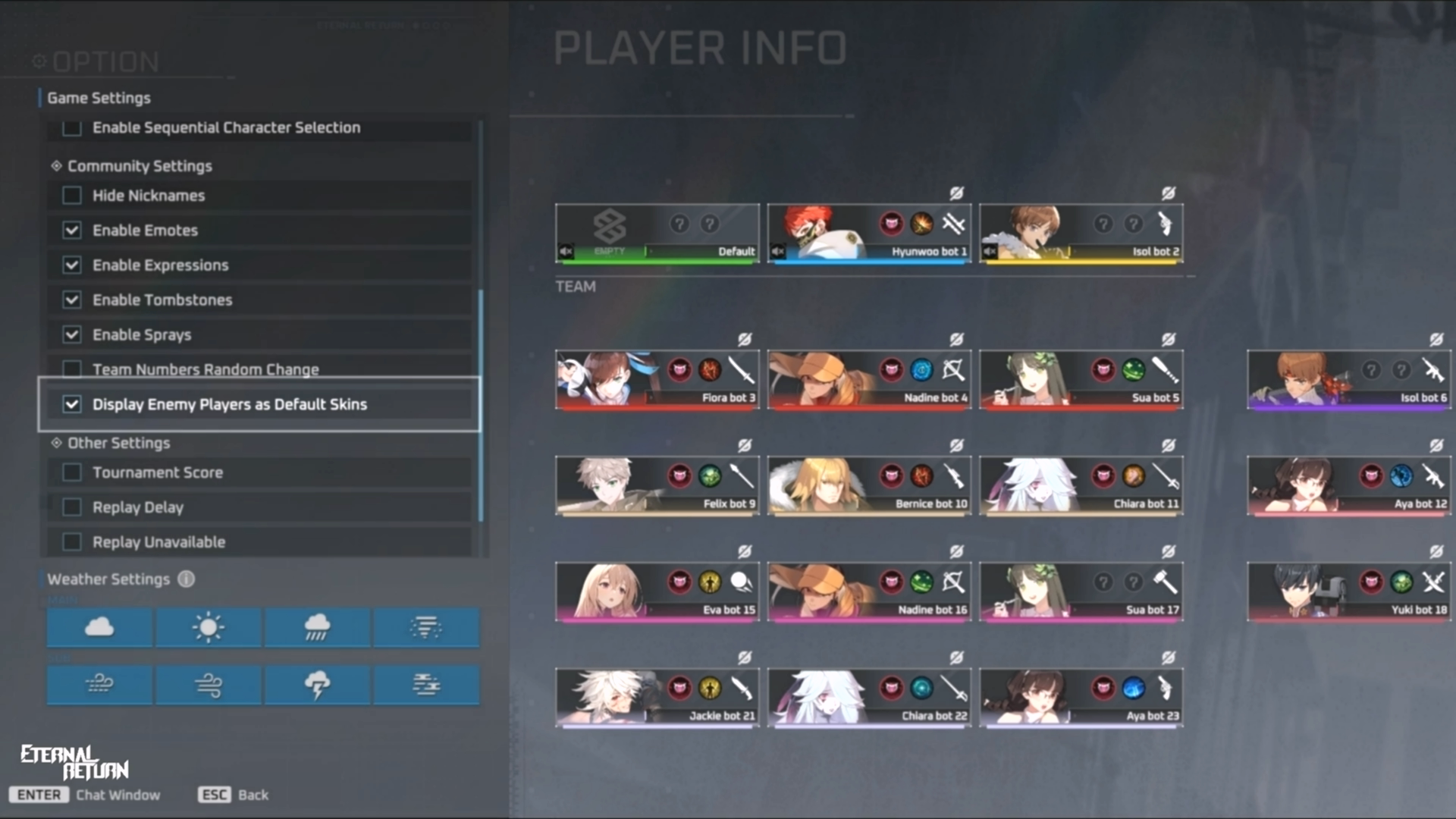Select the rain cloud weather button
Viewport: 1456px width, 819px height.
pos(317,628)
